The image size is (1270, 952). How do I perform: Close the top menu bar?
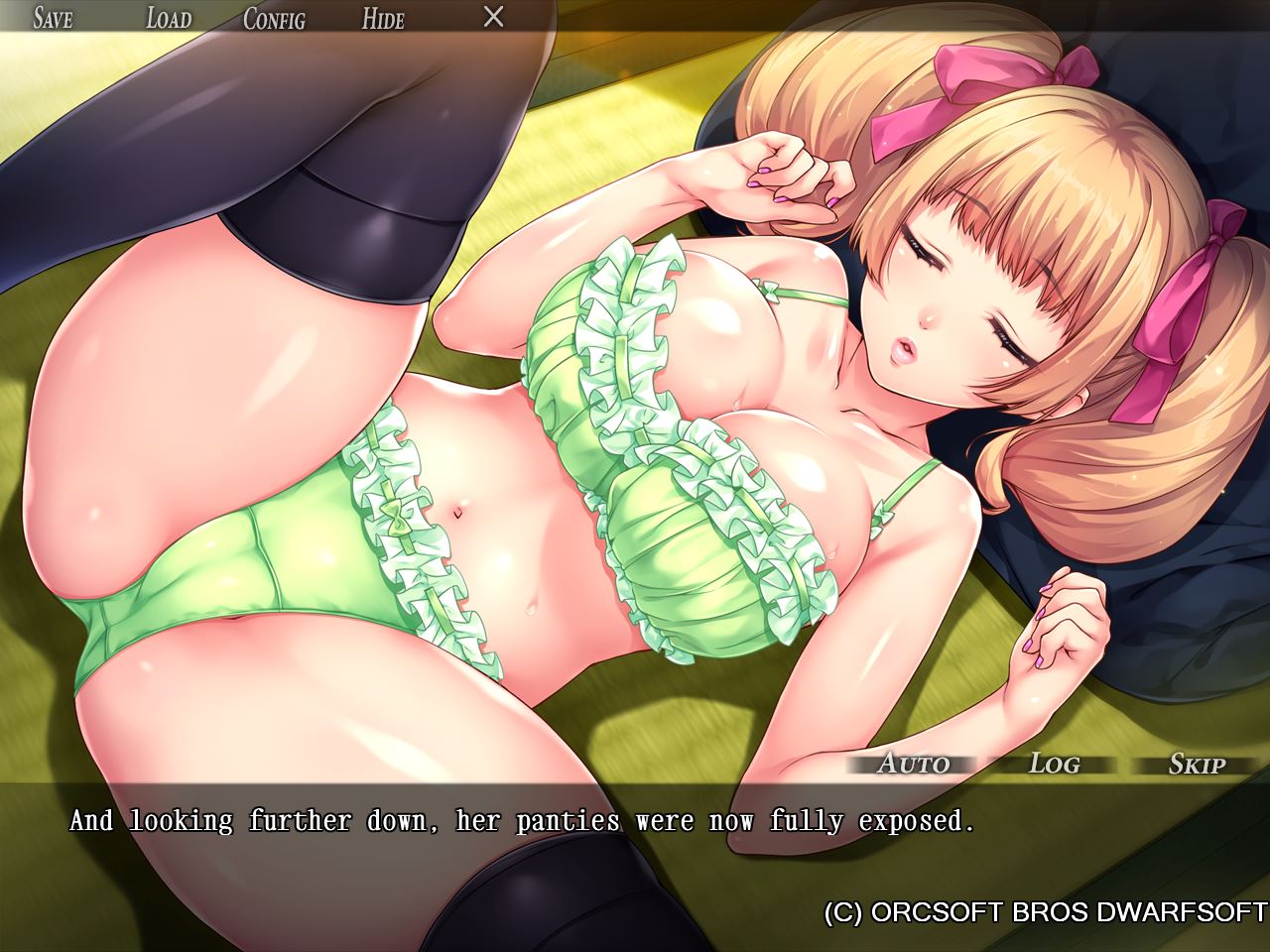click(493, 17)
